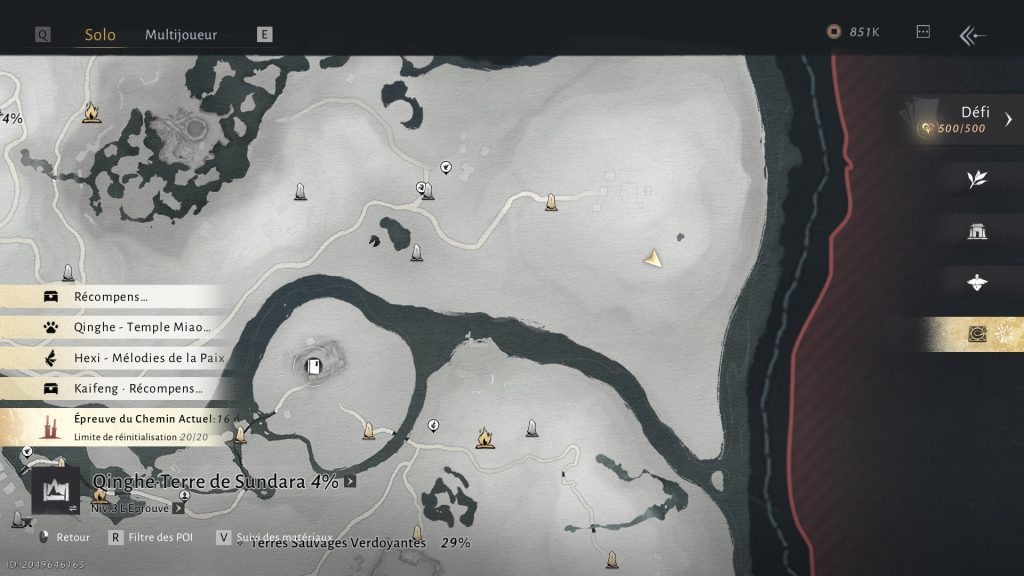Image resolution: width=1024 pixels, height=576 pixels.
Task: Open Filtre des POI
Action: (152, 538)
